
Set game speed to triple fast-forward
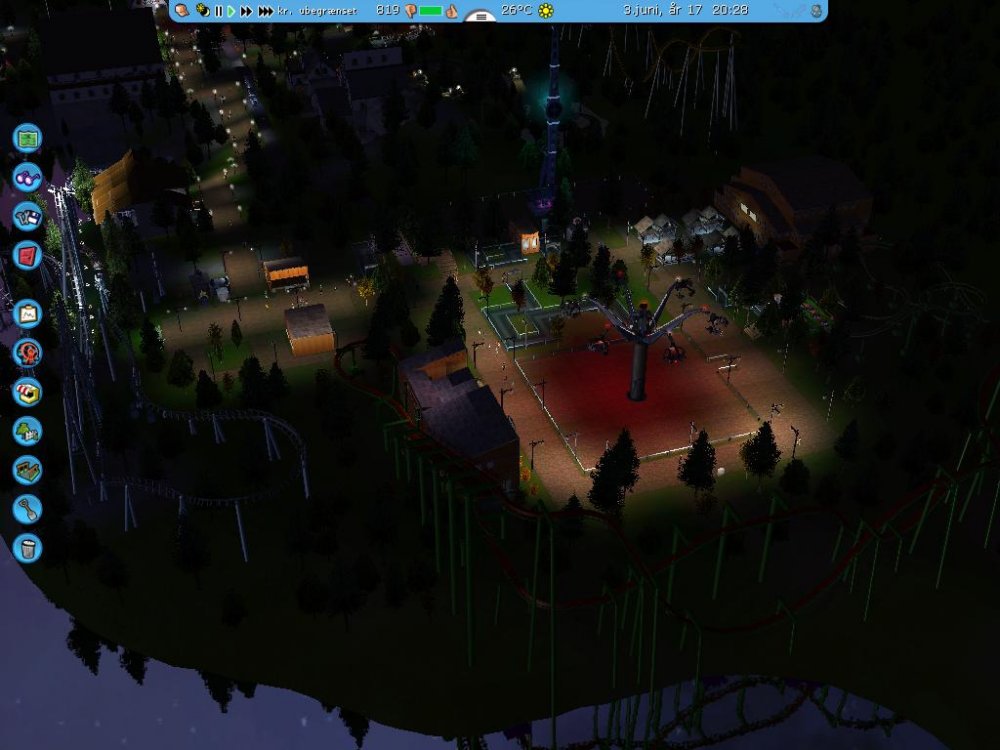pyautogui.click(x=265, y=11)
